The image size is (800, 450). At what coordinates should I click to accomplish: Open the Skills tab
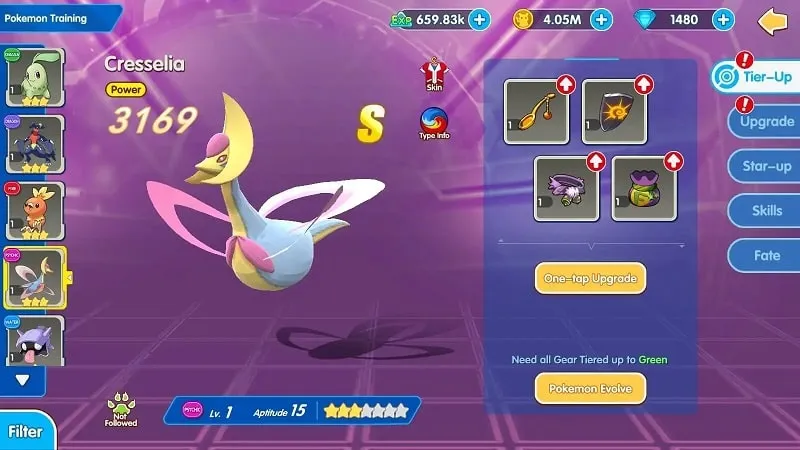click(x=766, y=211)
